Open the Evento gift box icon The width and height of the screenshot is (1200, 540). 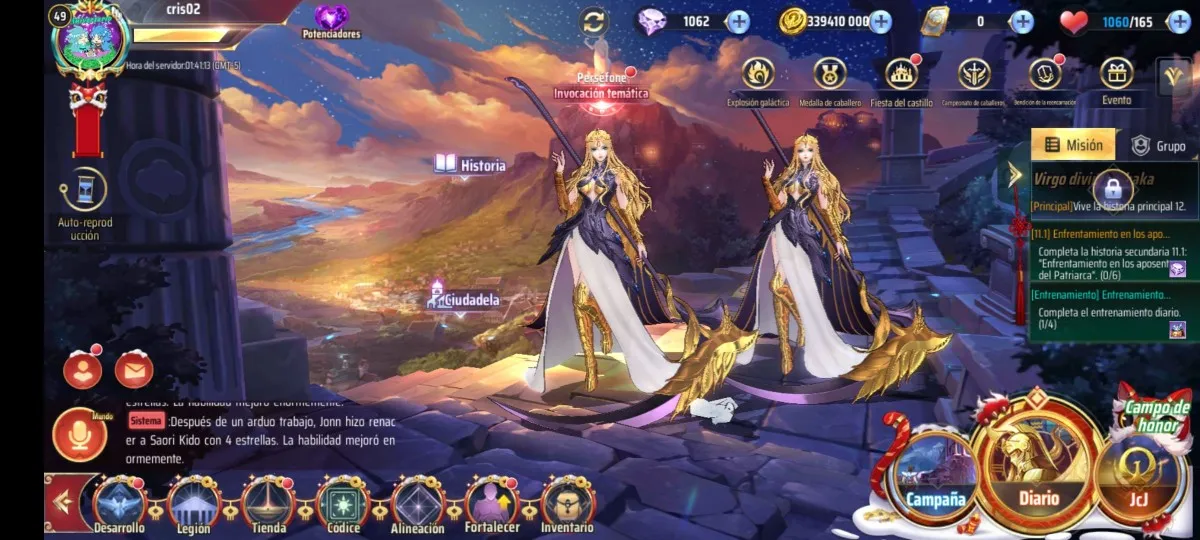(x=1116, y=74)
